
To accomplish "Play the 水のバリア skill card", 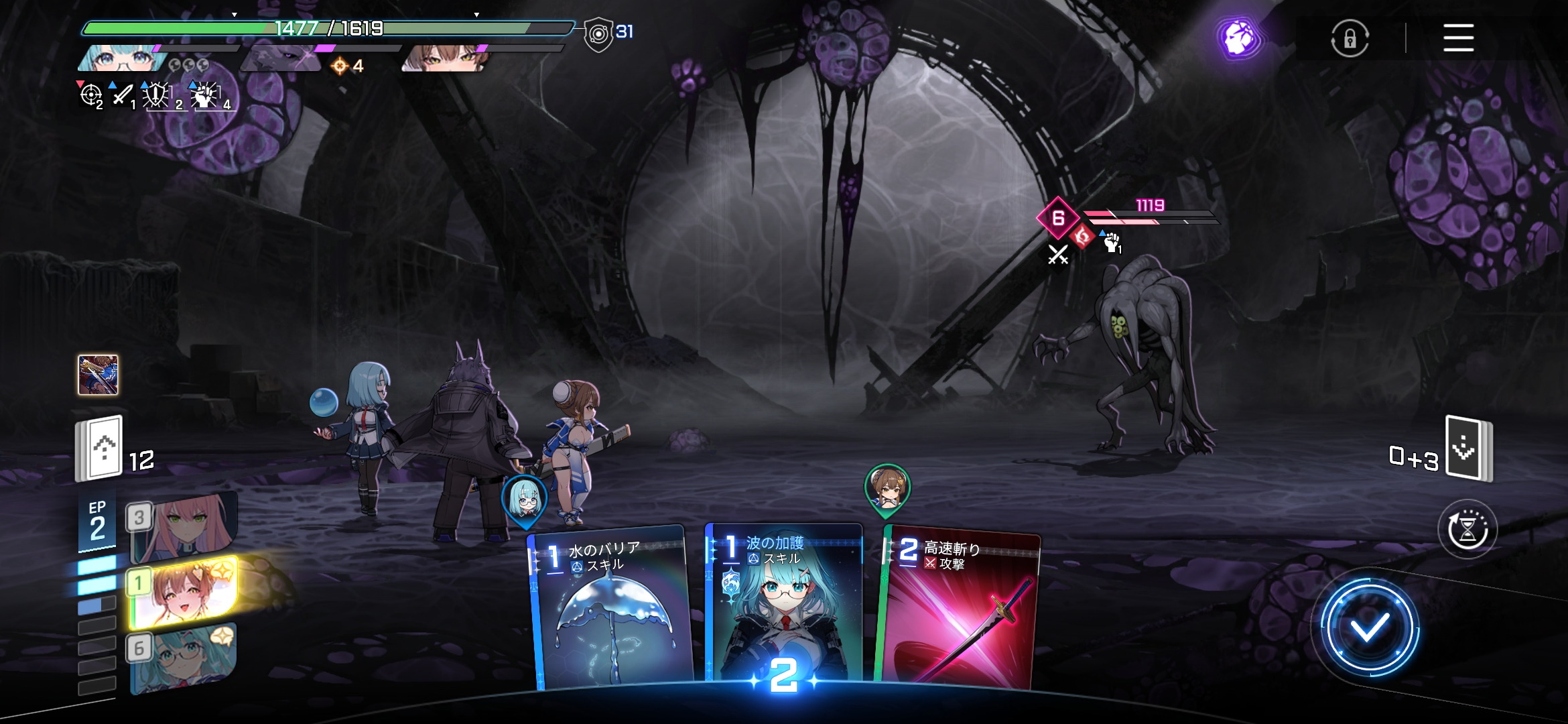I will (x=611, y=610).
